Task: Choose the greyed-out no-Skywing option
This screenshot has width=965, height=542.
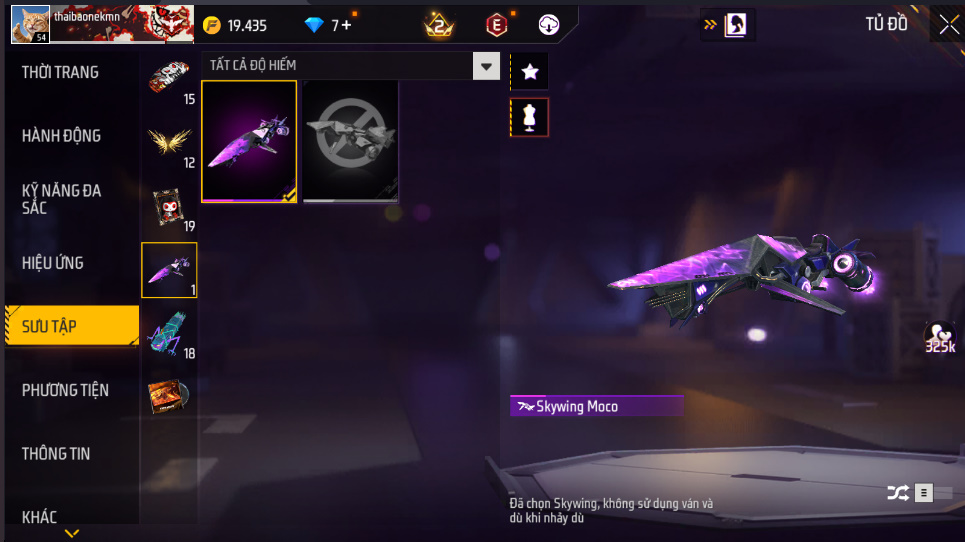Action: [x=351, y=141]
